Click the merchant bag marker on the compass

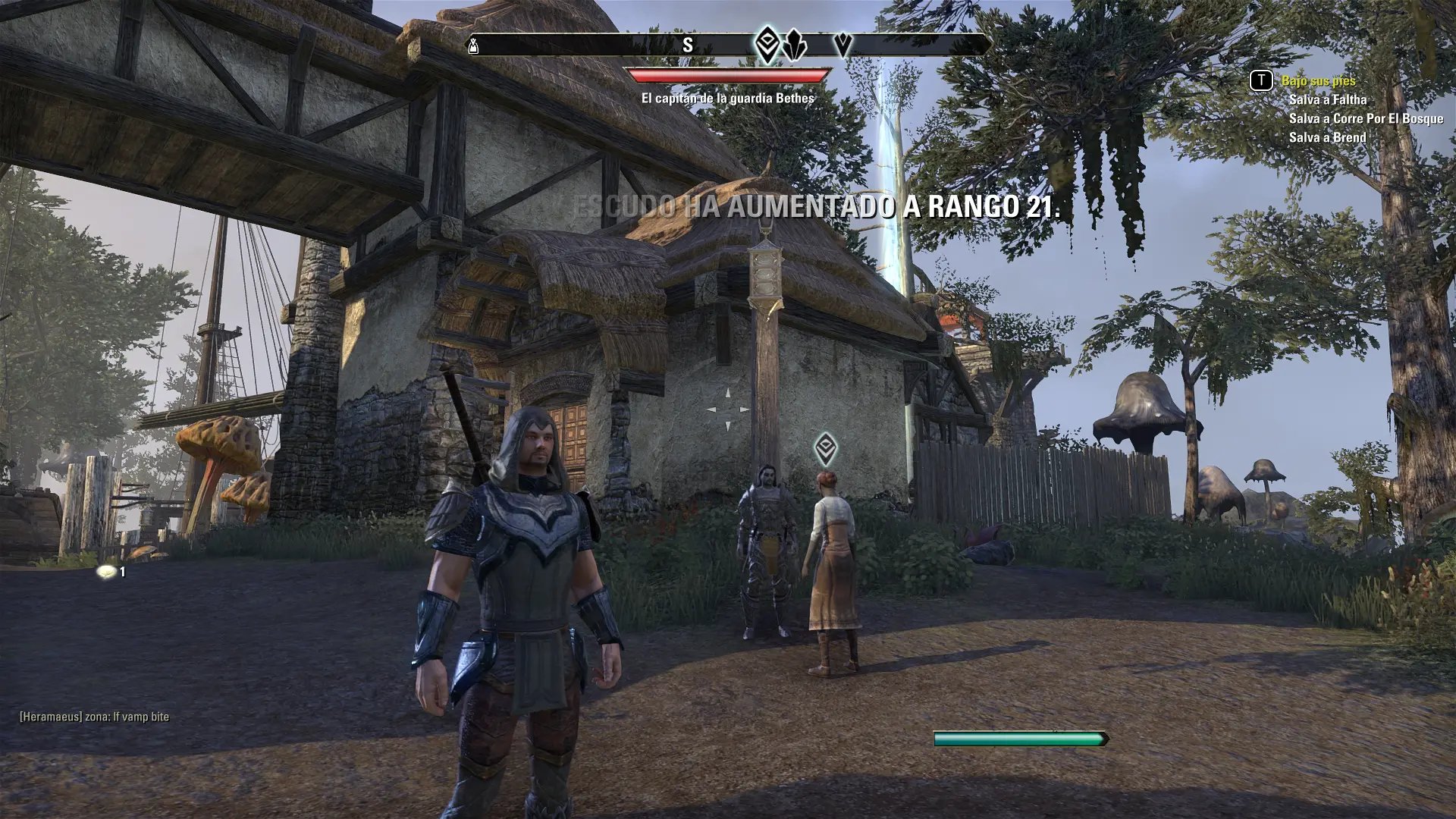point(474,45)
